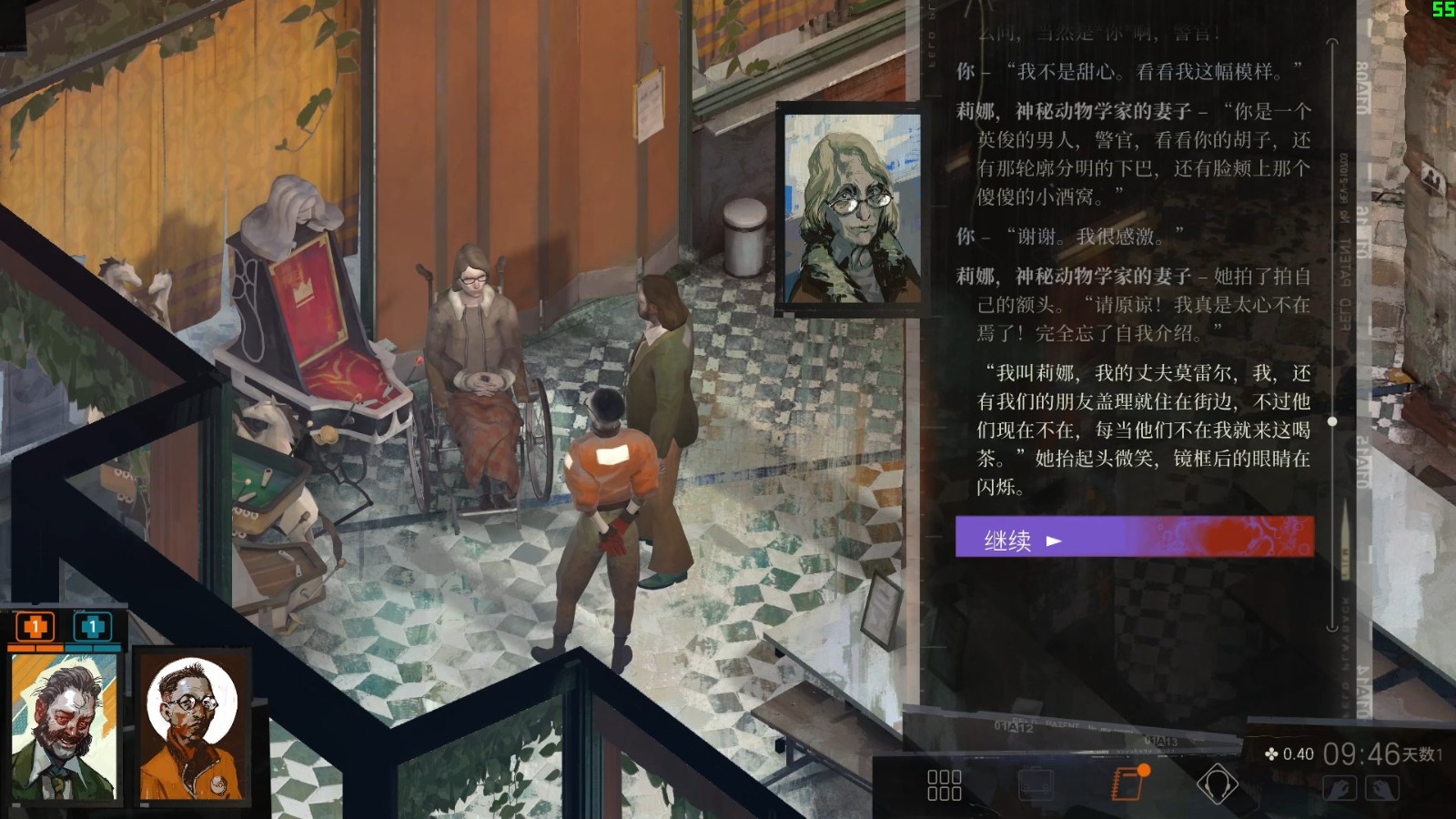
Task: Open the inventory briefcase icon
Action: [x=1035, y=784]
